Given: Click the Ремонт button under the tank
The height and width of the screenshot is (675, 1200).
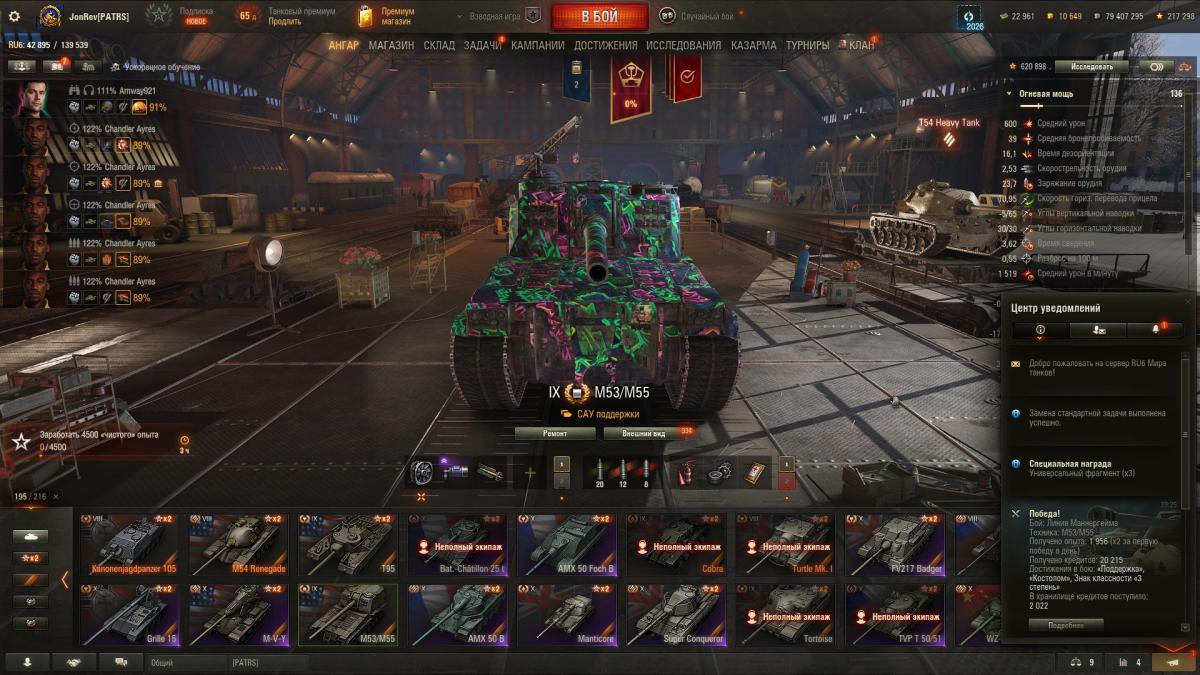Looking at the screenshot, I should pos(555,433).
